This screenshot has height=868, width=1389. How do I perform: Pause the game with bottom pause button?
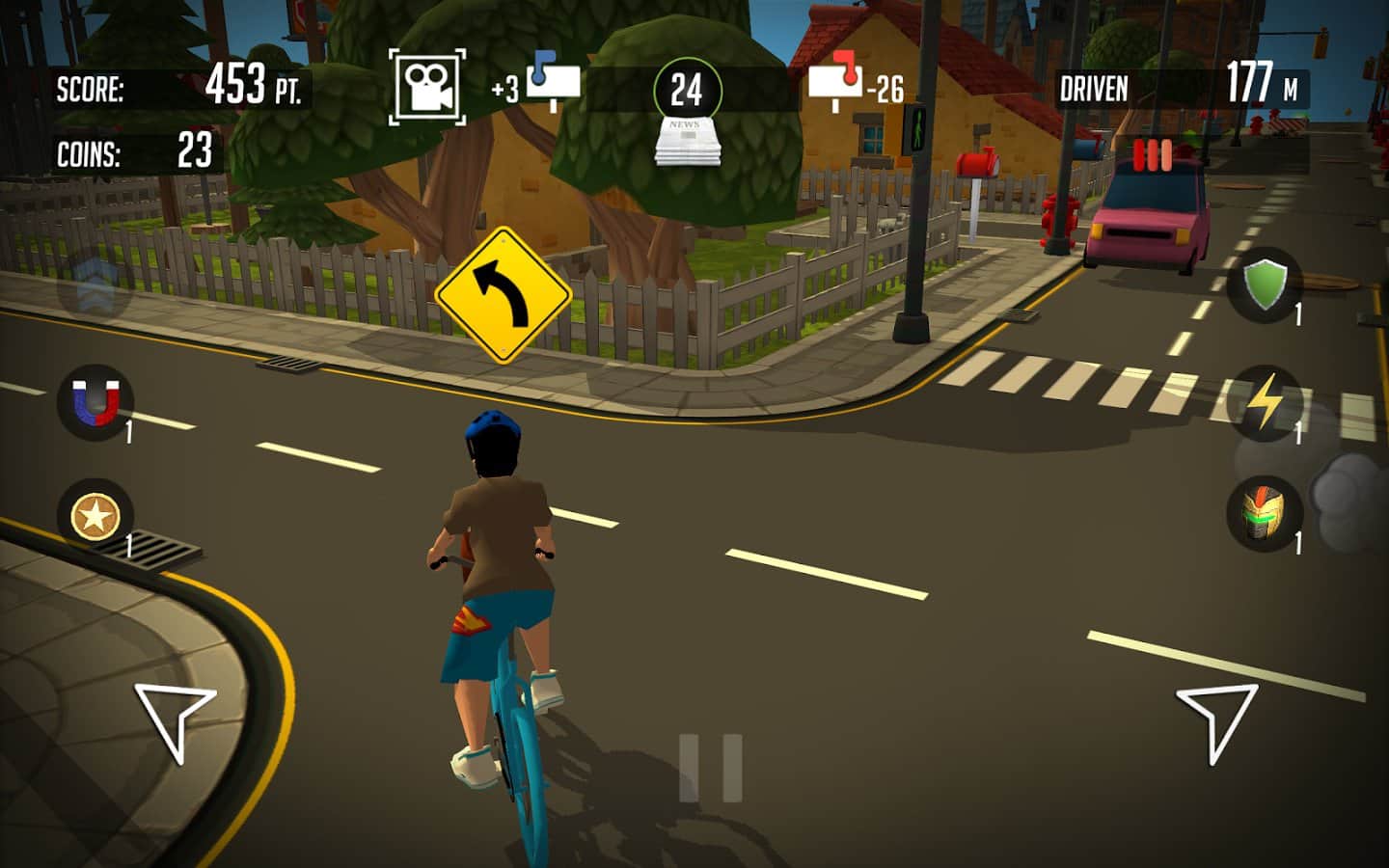pyautogui.click(x=711, y=768)
